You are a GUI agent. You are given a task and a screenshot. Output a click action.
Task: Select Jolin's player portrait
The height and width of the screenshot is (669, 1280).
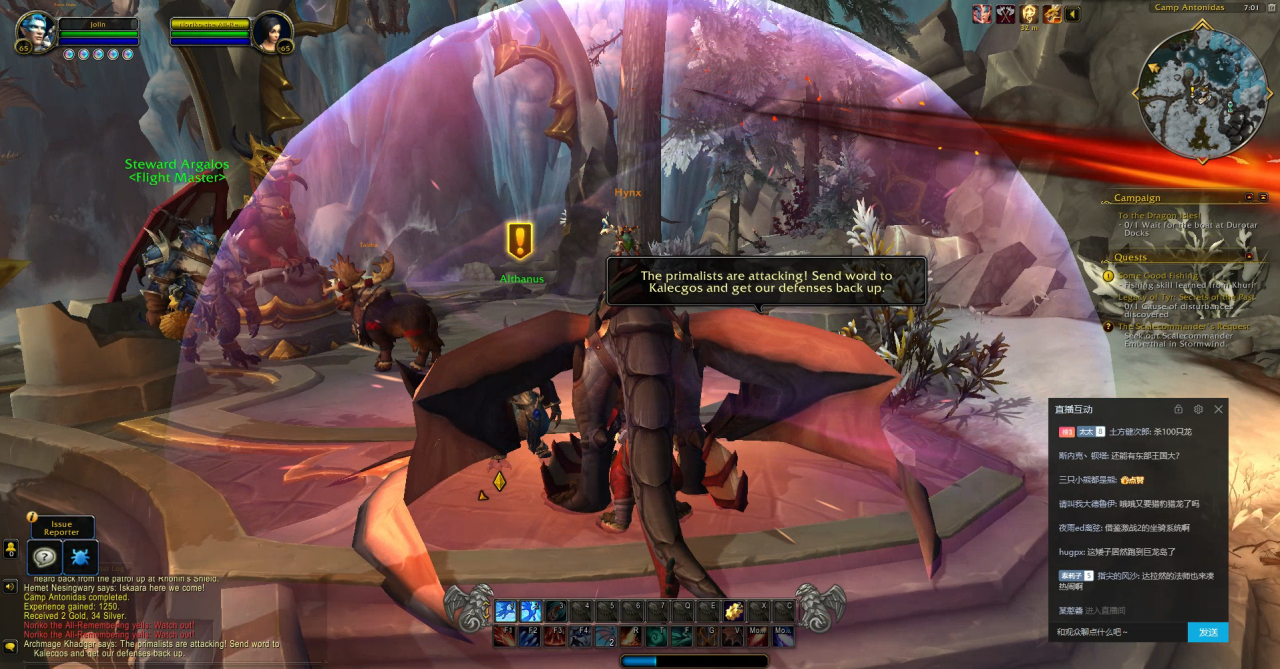pos(34,32)
